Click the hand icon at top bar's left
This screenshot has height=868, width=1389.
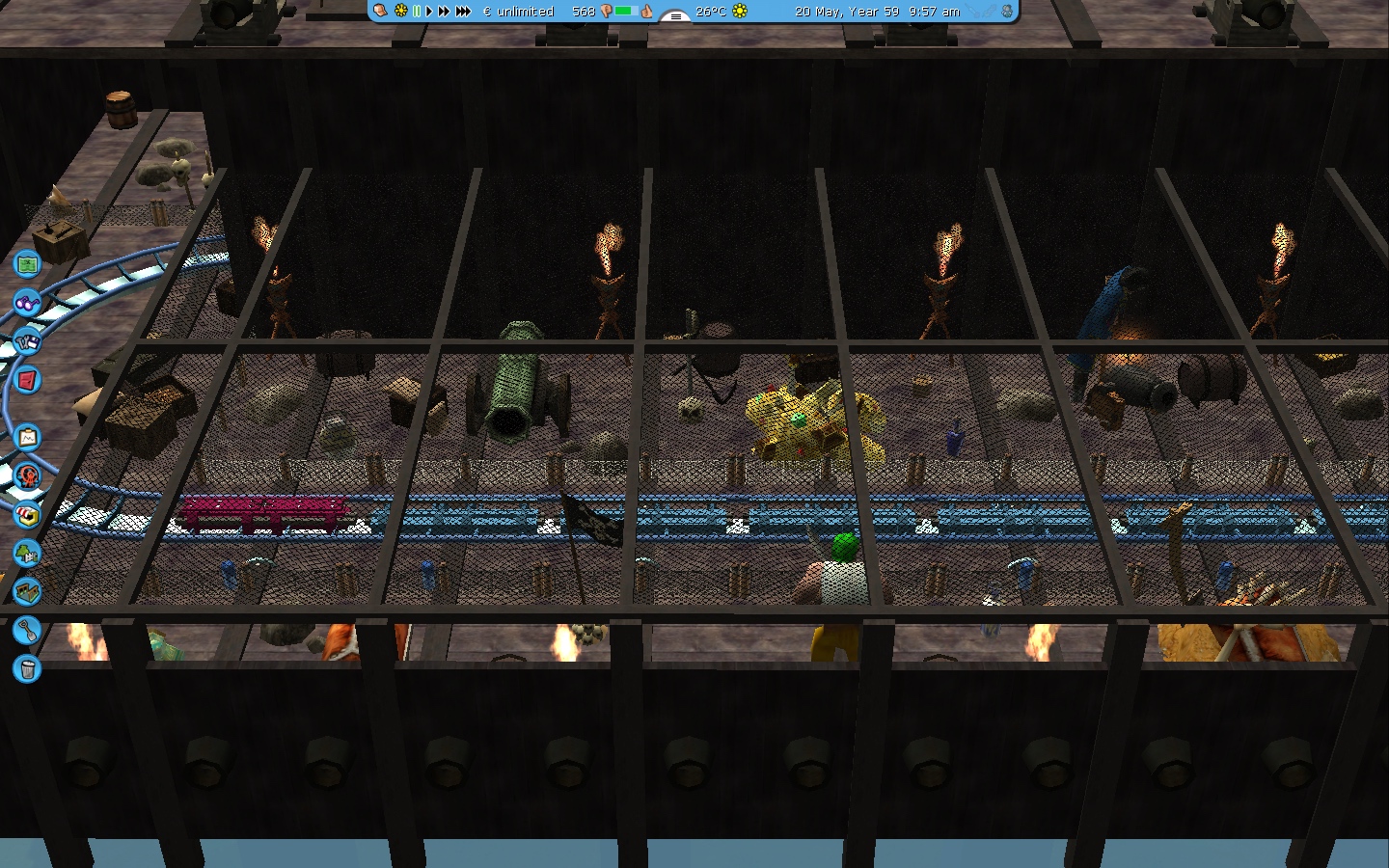[380, 12]
